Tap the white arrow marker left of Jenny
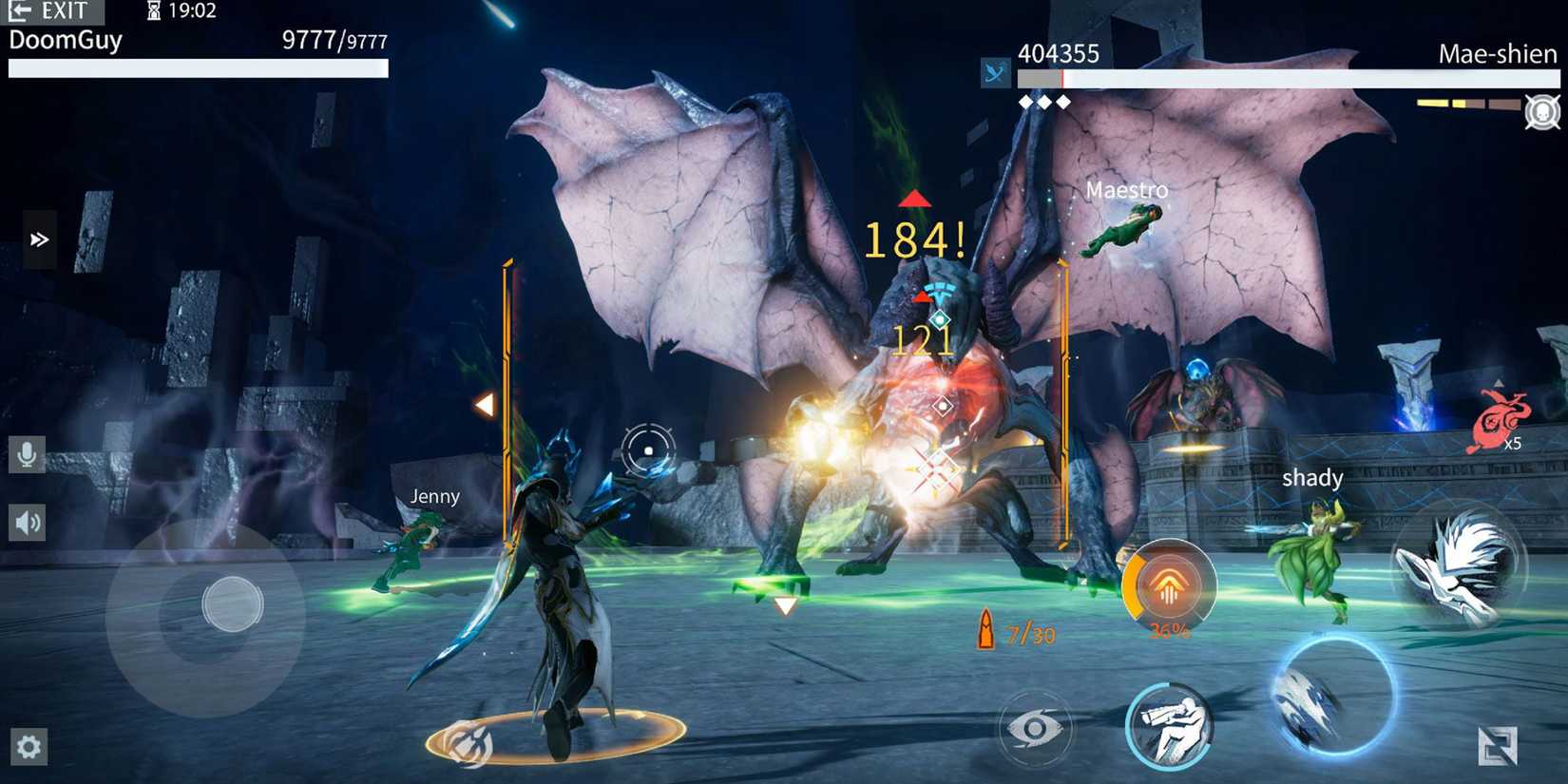This screenshot has width=1568, height=784. click(487, 404)
